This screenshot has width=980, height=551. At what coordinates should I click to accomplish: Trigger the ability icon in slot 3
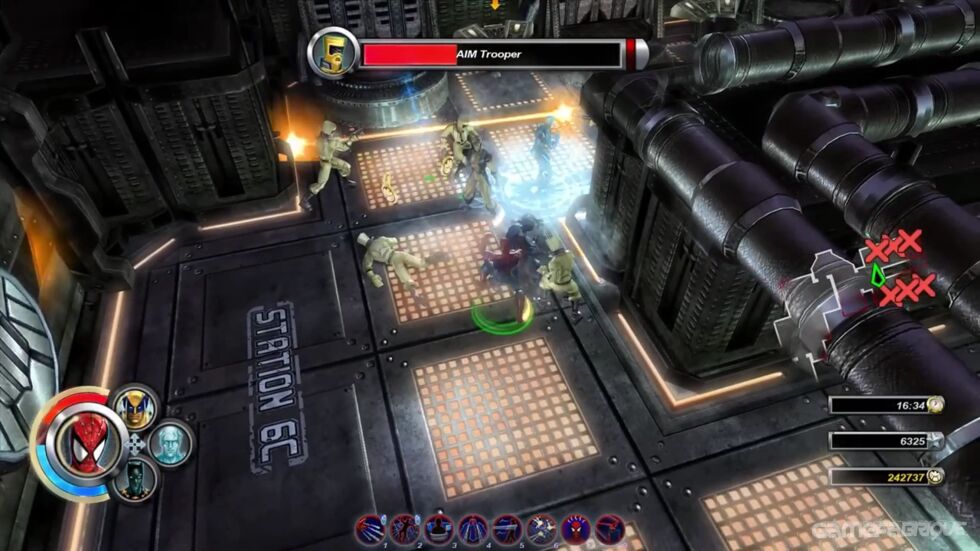tap(438, 529)
